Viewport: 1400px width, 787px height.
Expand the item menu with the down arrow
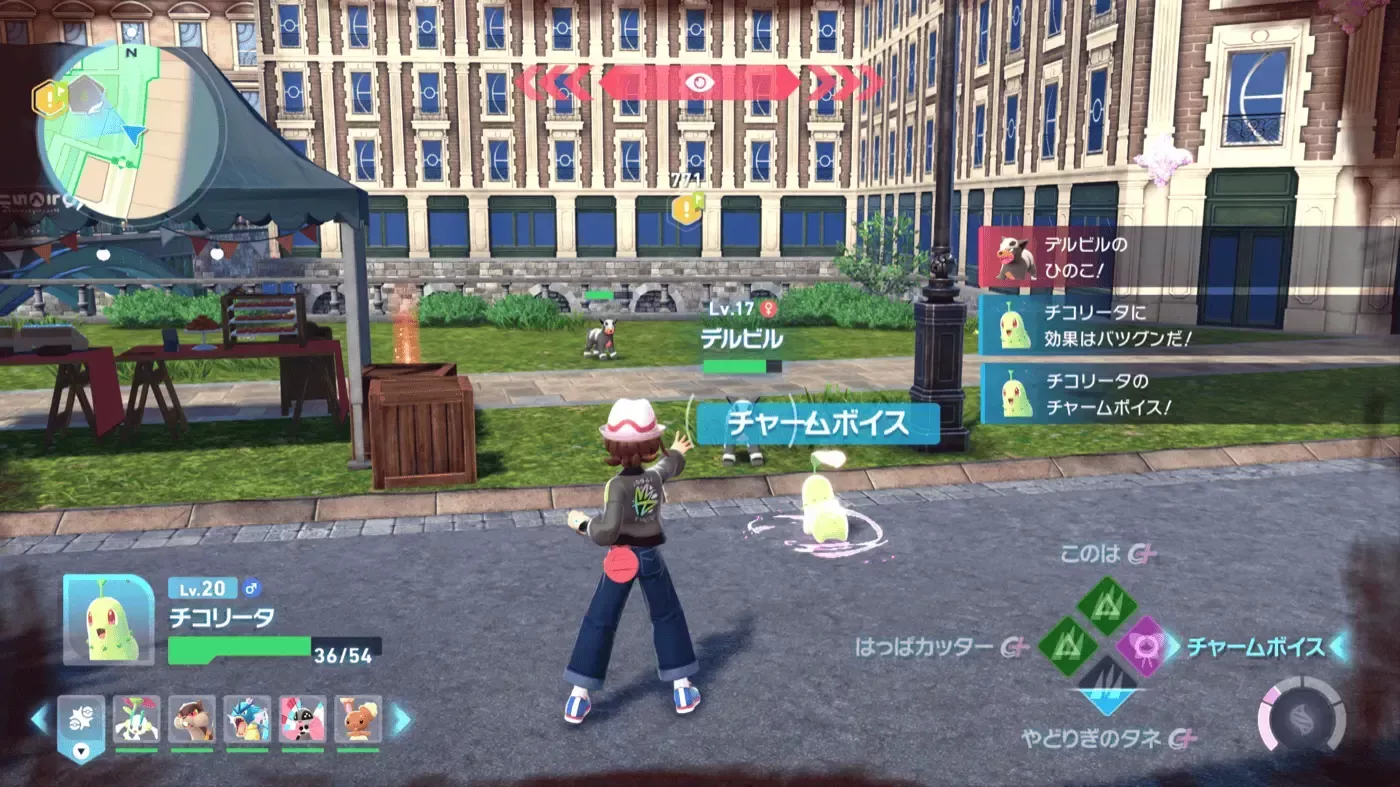point(82,752)
